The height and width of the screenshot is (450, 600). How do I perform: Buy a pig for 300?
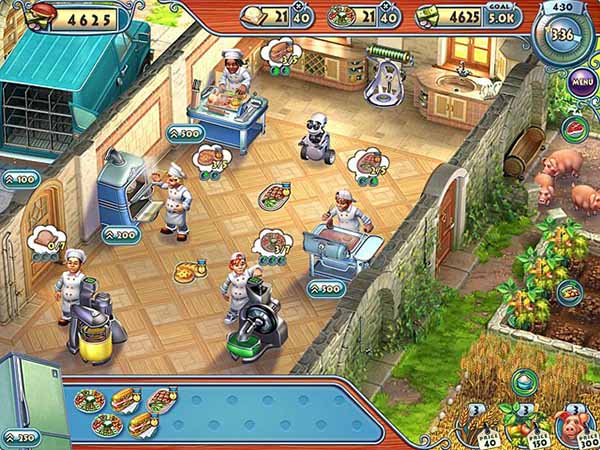pyautogui.click(x=573, y=430)
